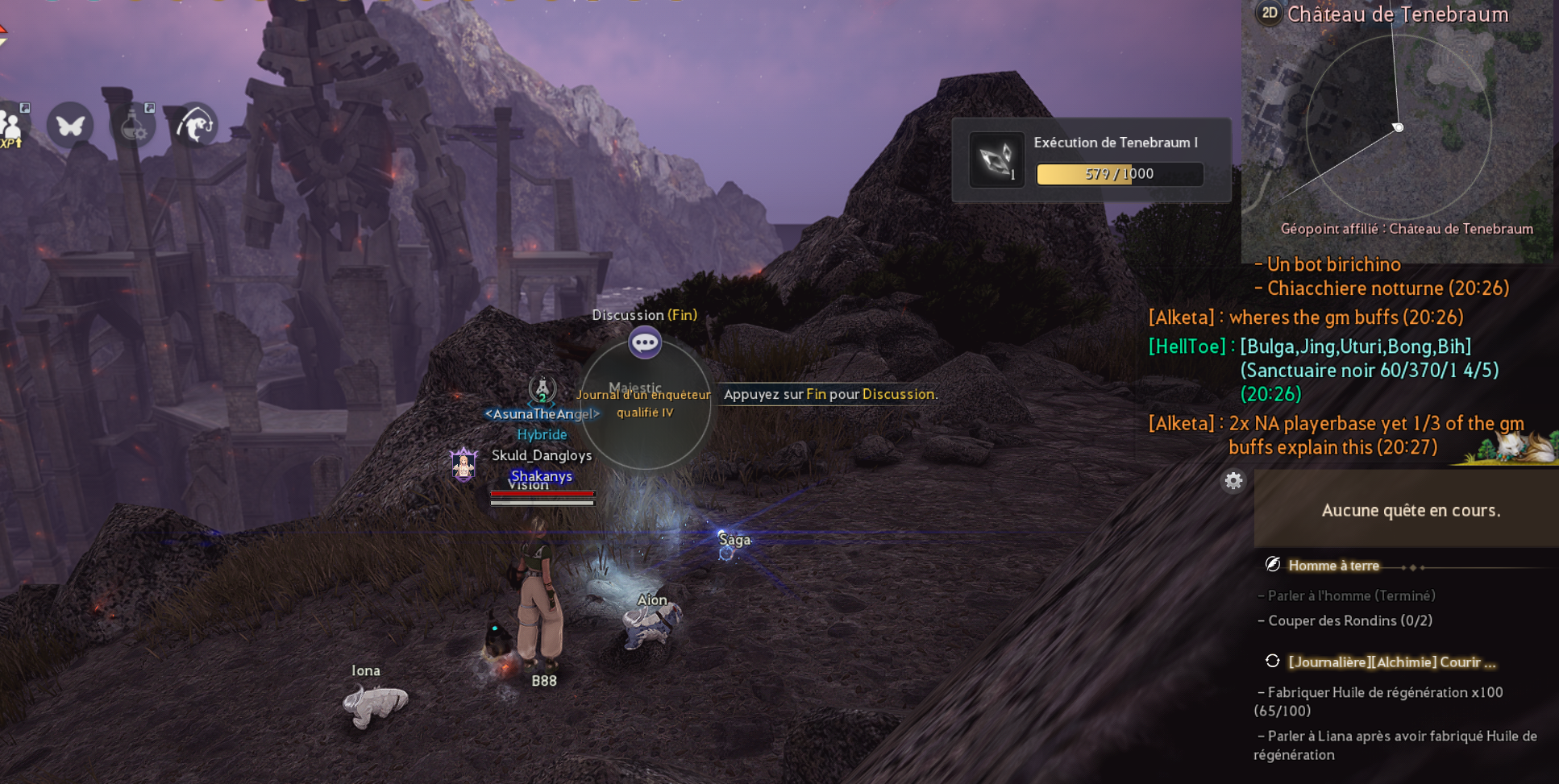Viewport: 1559px width, 784px height.
Task: Select the fishing rod icon
Action: tap(196, 126)
